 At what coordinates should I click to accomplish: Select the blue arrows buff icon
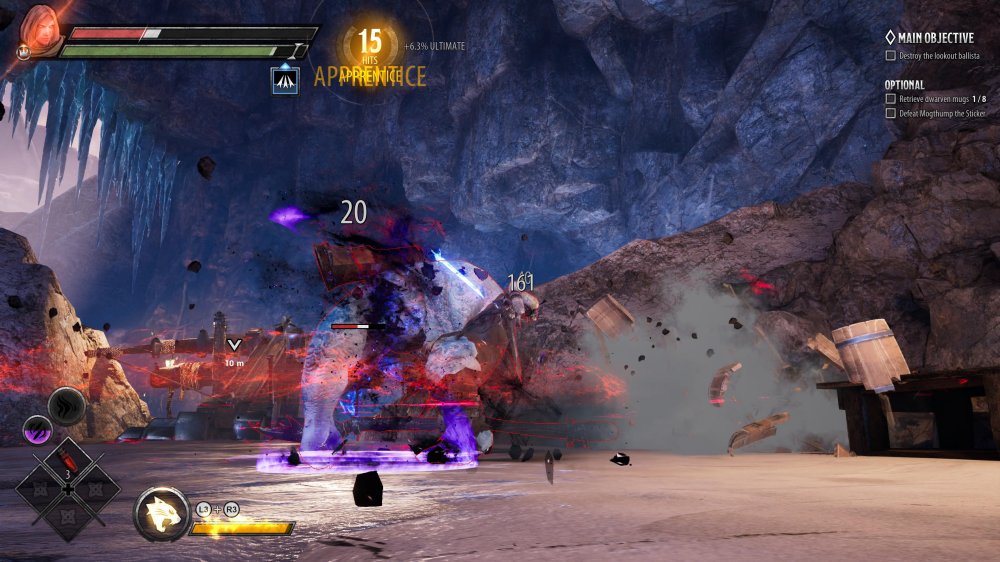click(x=285, y=80)
